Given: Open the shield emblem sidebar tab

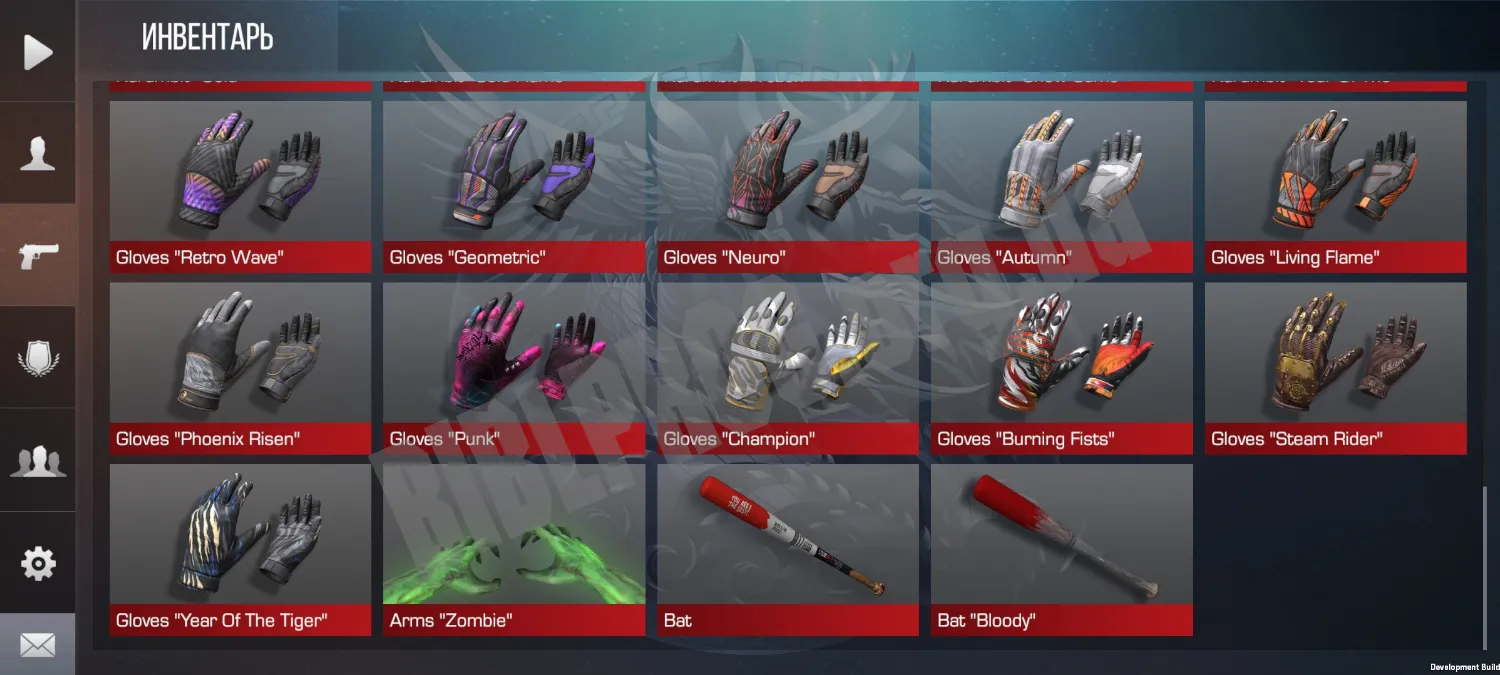Looking at the screenshot, I should (x=37, y=357).
